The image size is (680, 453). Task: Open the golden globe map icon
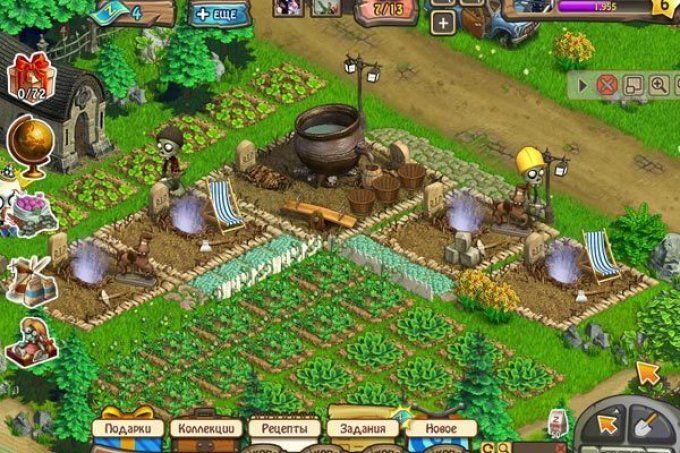click(x=29, y=142)
